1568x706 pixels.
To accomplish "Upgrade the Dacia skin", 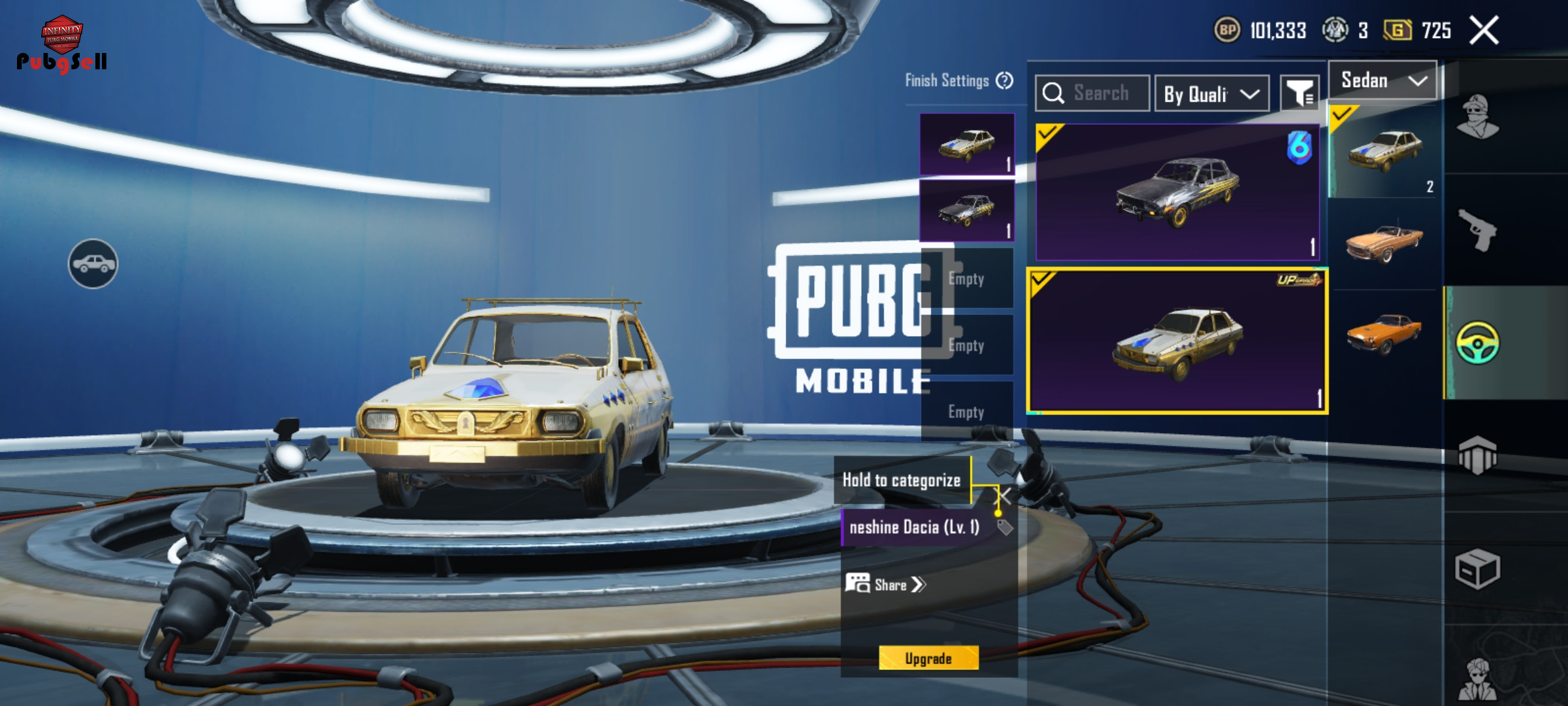I will [x=928, y=658].
